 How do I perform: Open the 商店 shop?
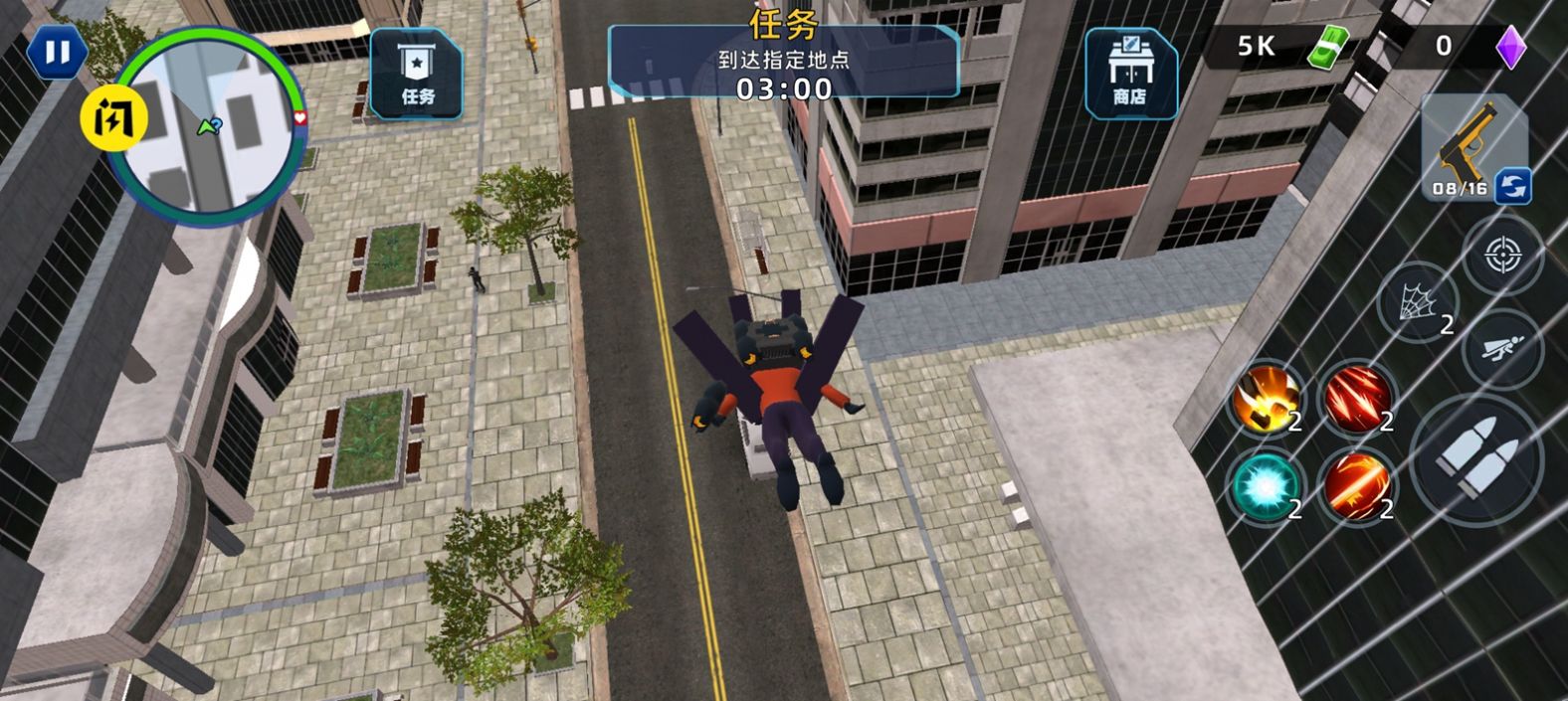(x=1129, y=75)
